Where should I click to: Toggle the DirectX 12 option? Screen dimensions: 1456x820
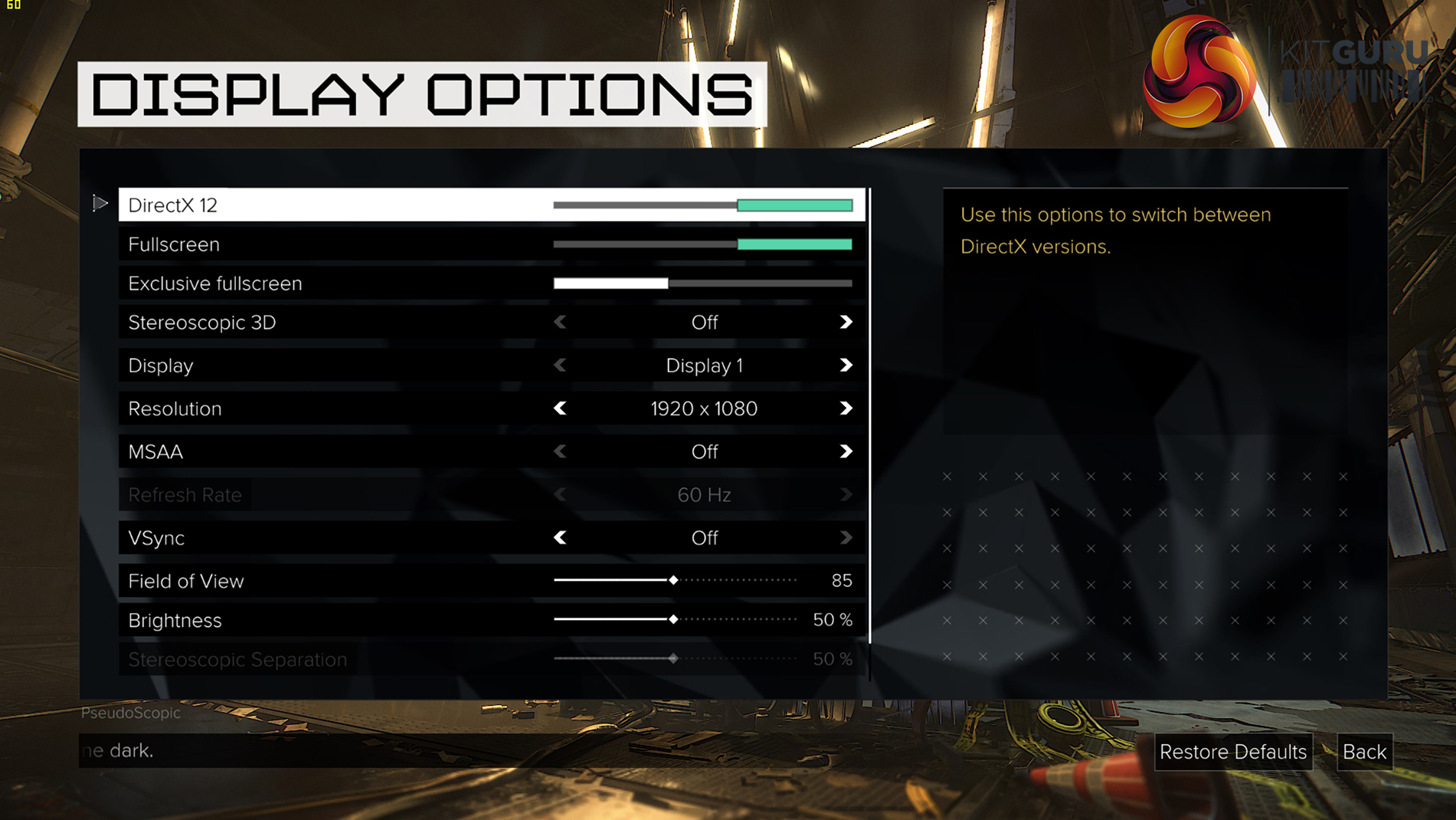click(702, 205)
